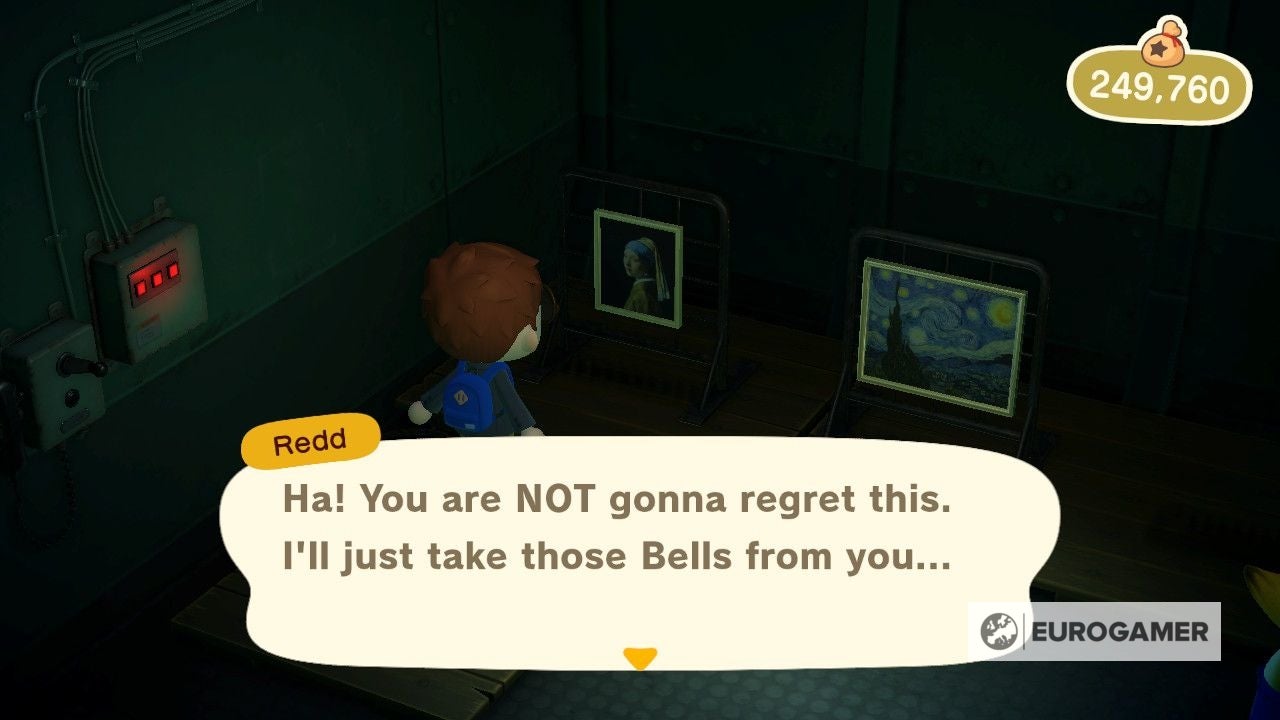1280x720 pixels.
Task: Click the character's blue backpack
Action: [467, 398]
